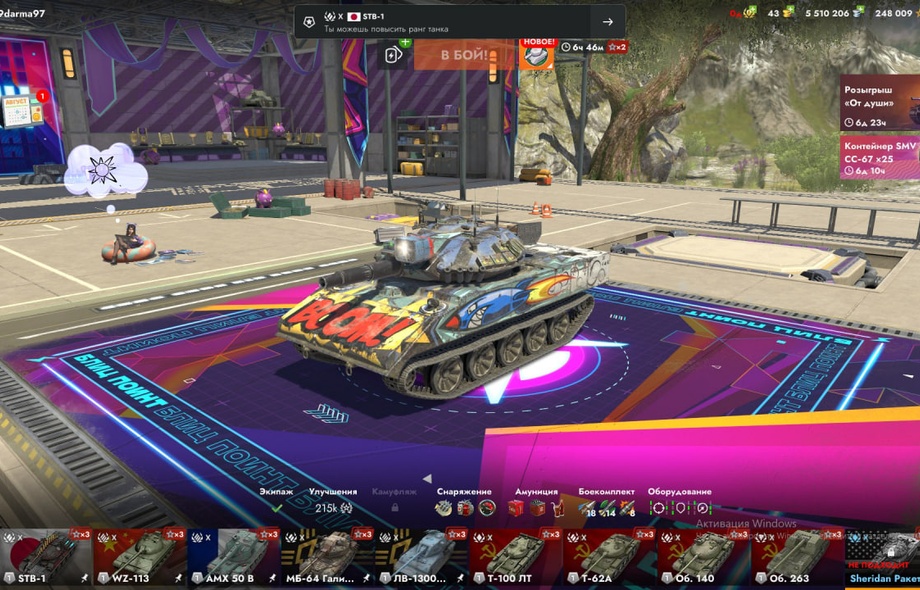Open the August calendar event icon
The image size is (920, 590).
pyautogui.click(x=22, y=110)
